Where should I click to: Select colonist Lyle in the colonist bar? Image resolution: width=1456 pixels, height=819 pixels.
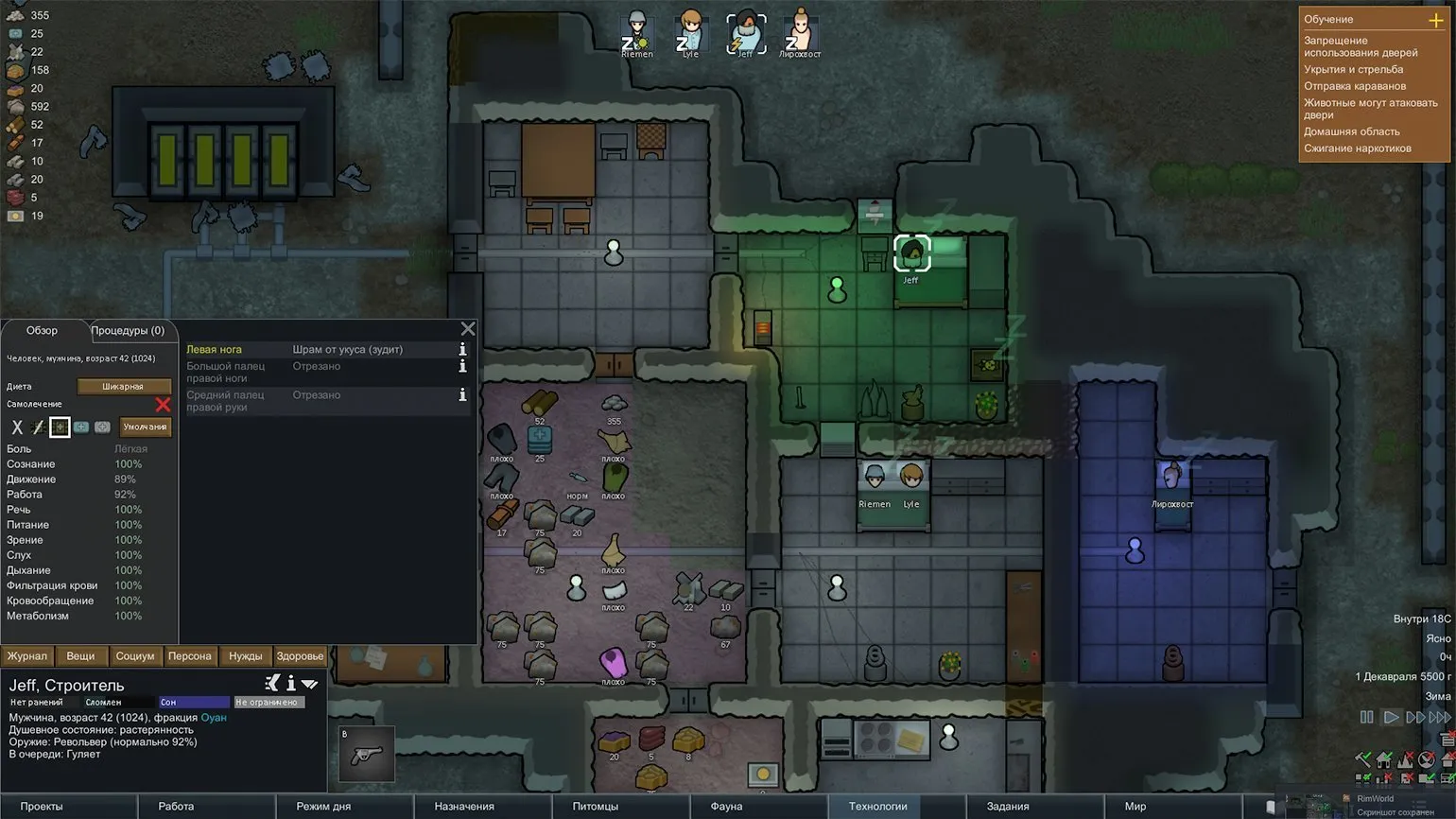coord(691,32)
